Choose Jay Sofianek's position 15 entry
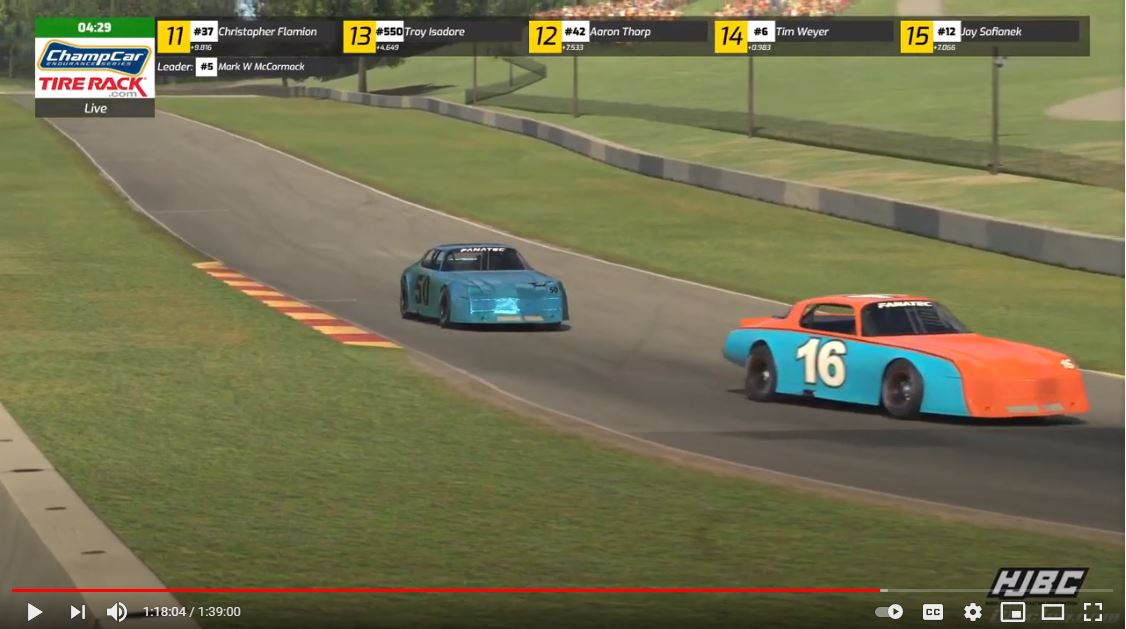Viewport: 1126px width, 629px height. (988, 36)
